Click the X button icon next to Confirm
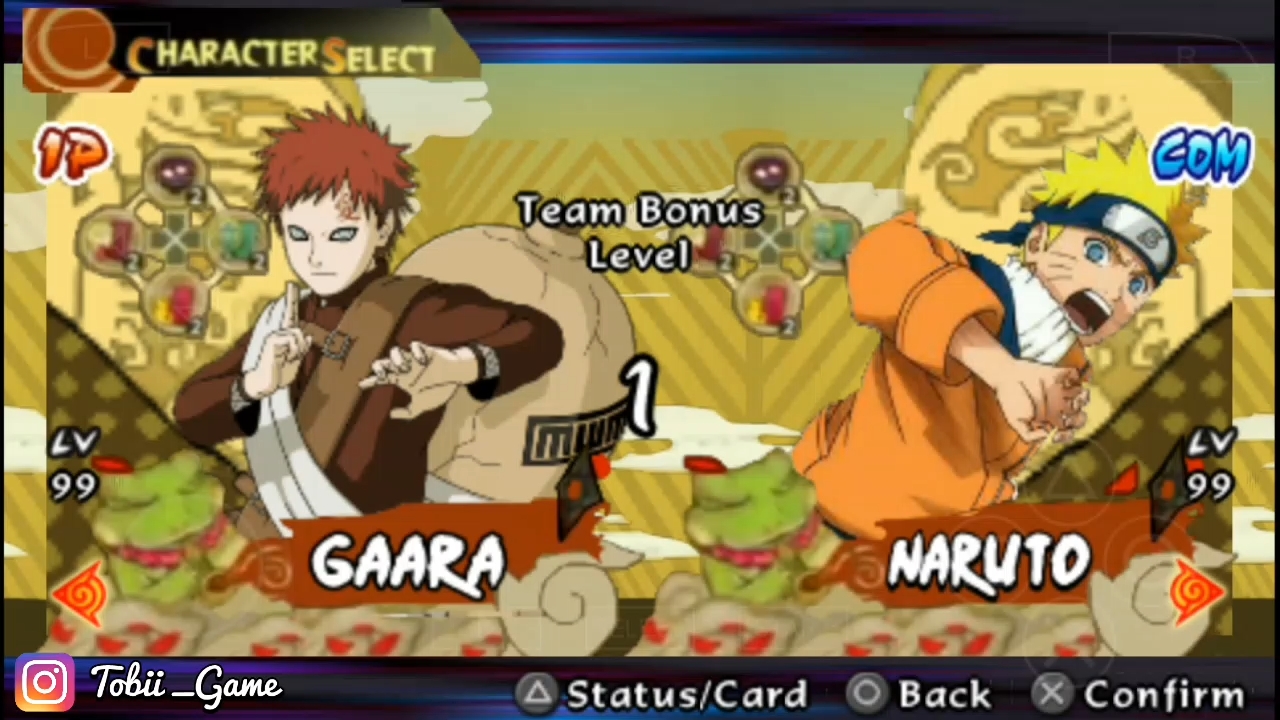 pos(1053,693)
